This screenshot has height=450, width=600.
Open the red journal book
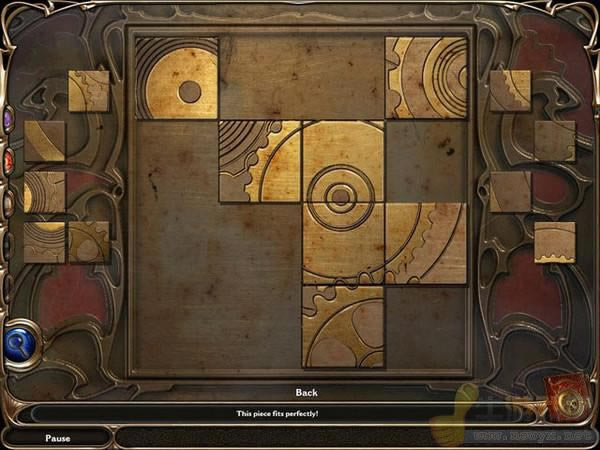coord(568,399)
